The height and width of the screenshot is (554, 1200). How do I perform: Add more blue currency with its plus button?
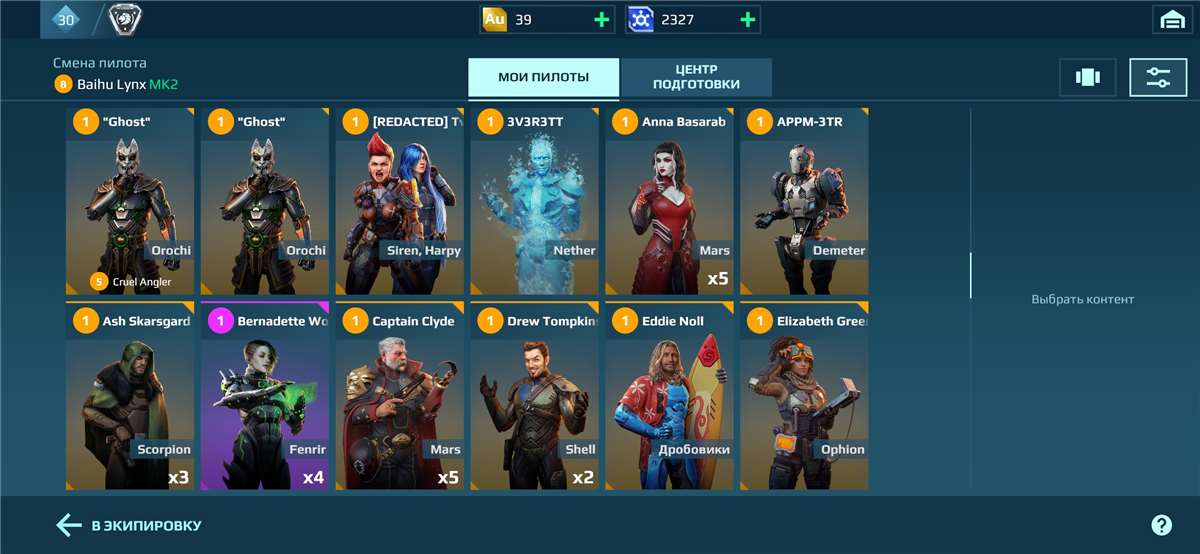click(x=748, y=19)
